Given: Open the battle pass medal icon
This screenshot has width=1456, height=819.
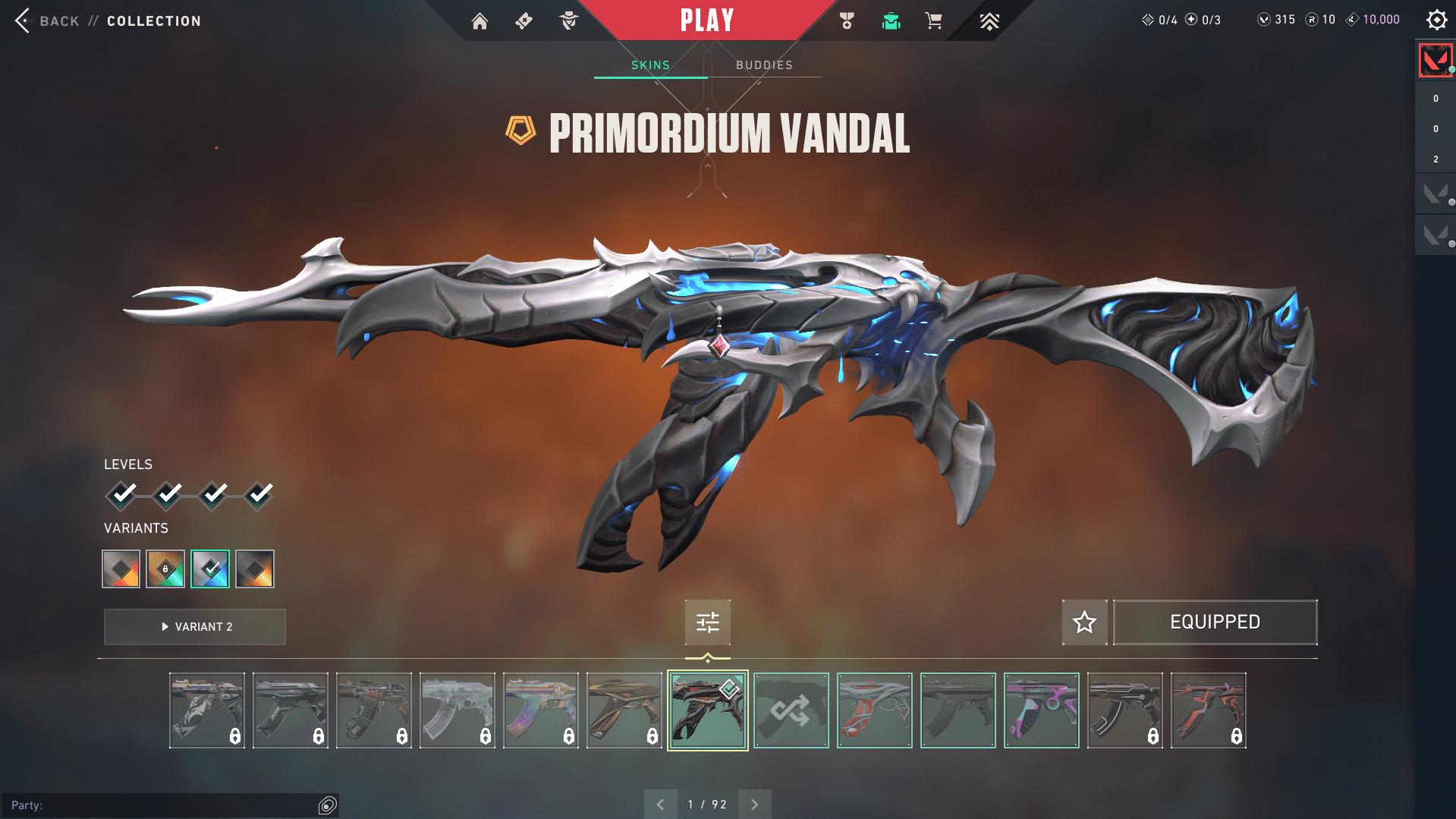Looking at the screenshot, I should point(847,21).
